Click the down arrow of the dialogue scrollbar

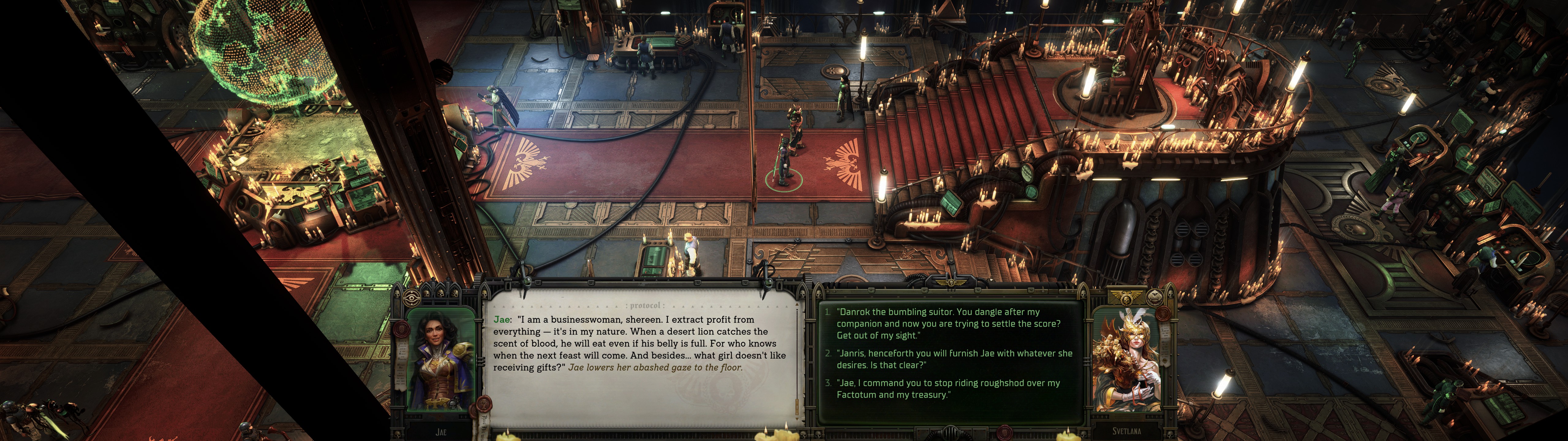797,419
